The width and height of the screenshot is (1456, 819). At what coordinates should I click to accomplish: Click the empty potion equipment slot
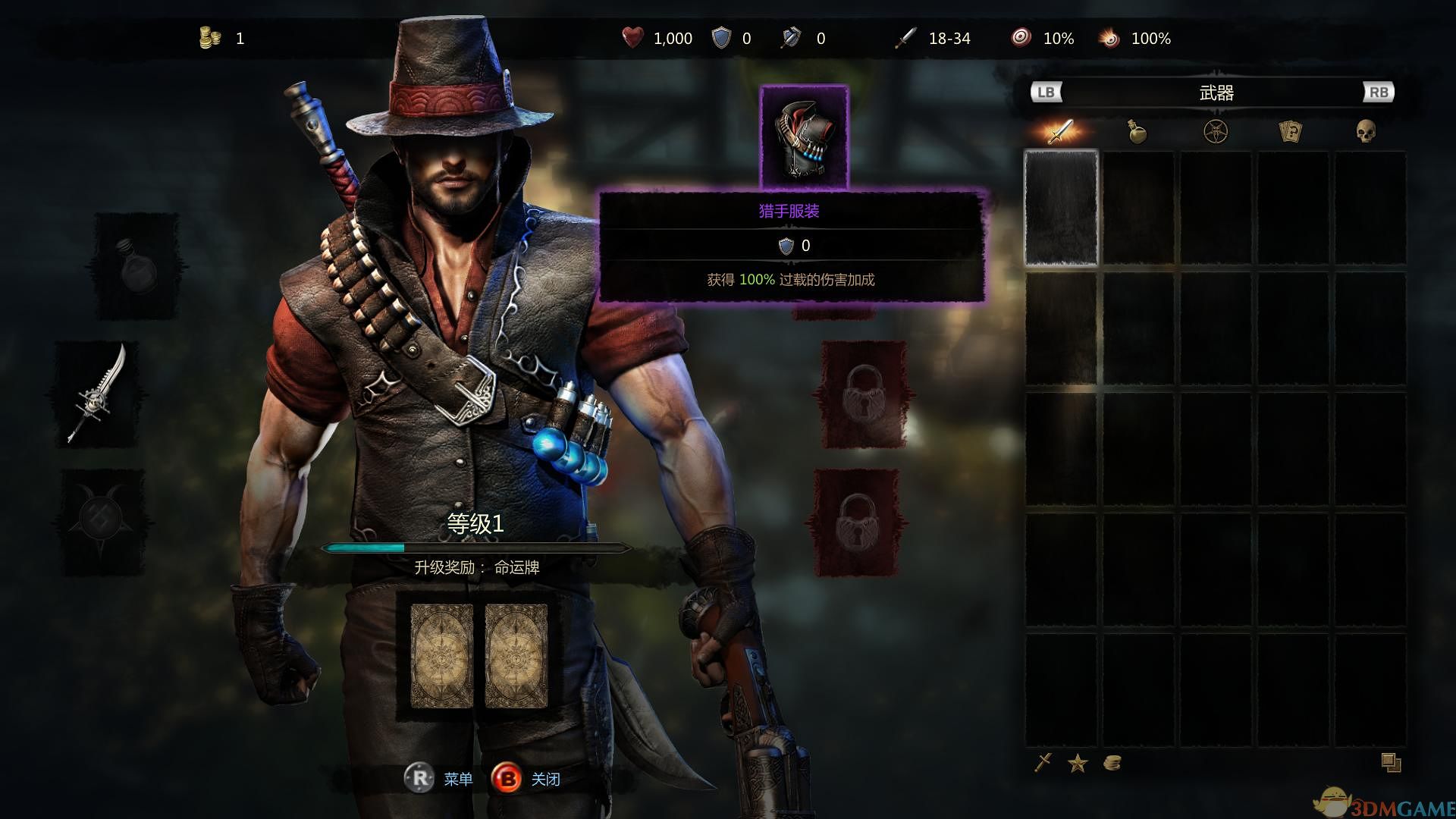point(136,266)
